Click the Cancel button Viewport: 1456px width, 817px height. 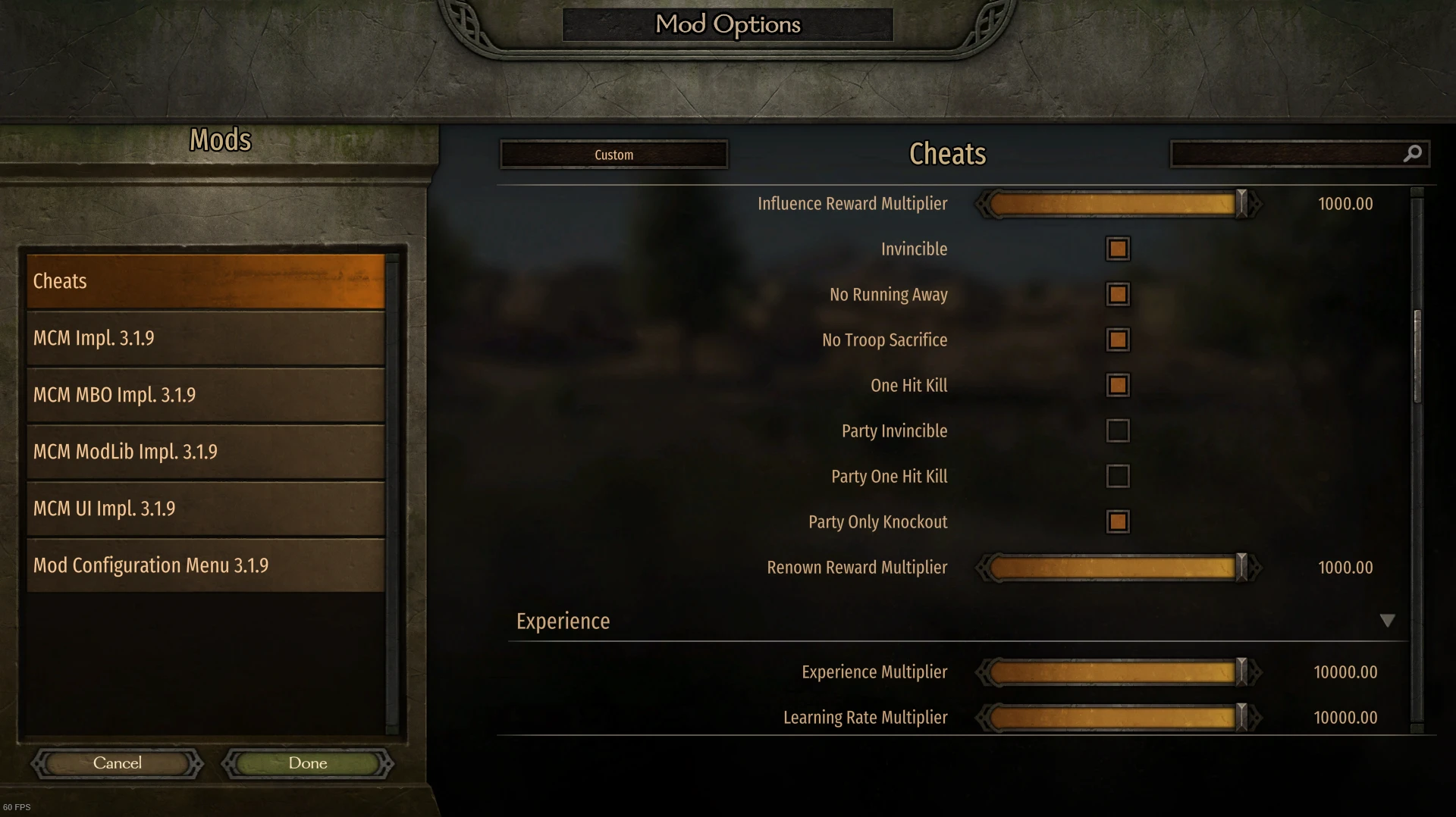[117, 763]
